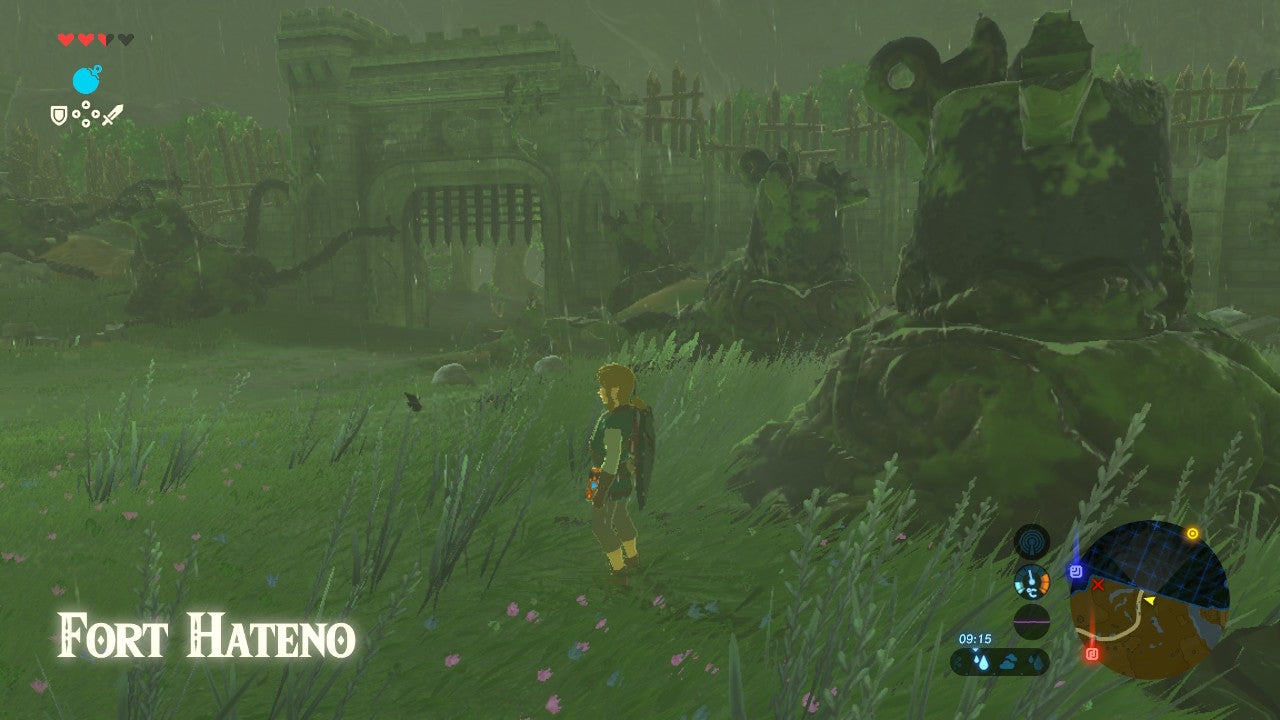Adjust the pink noise level meter
This screenshot has width=1280, height=720.
coord(1030,621)
